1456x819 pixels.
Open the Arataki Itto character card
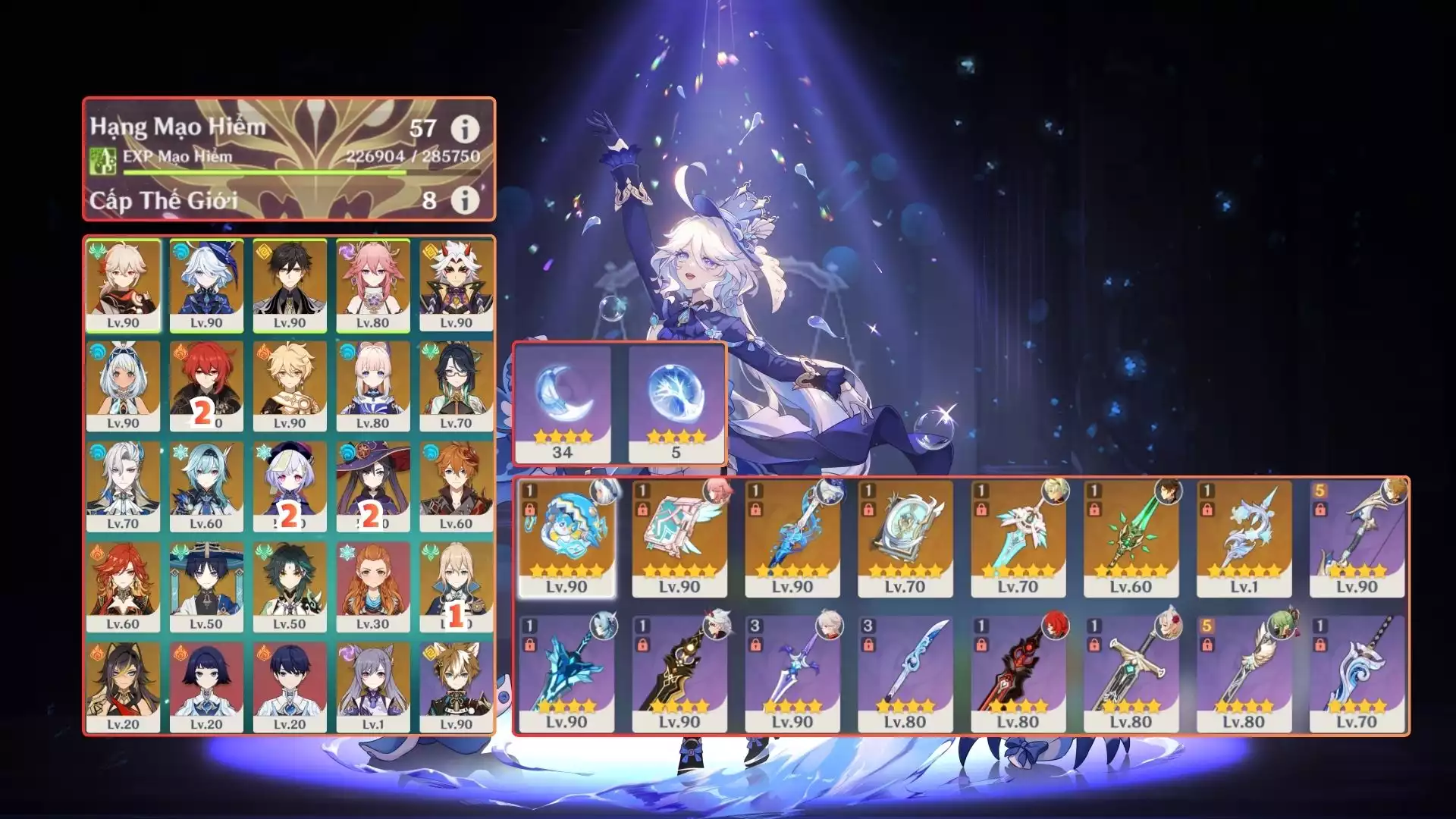[x=456, y=286]
